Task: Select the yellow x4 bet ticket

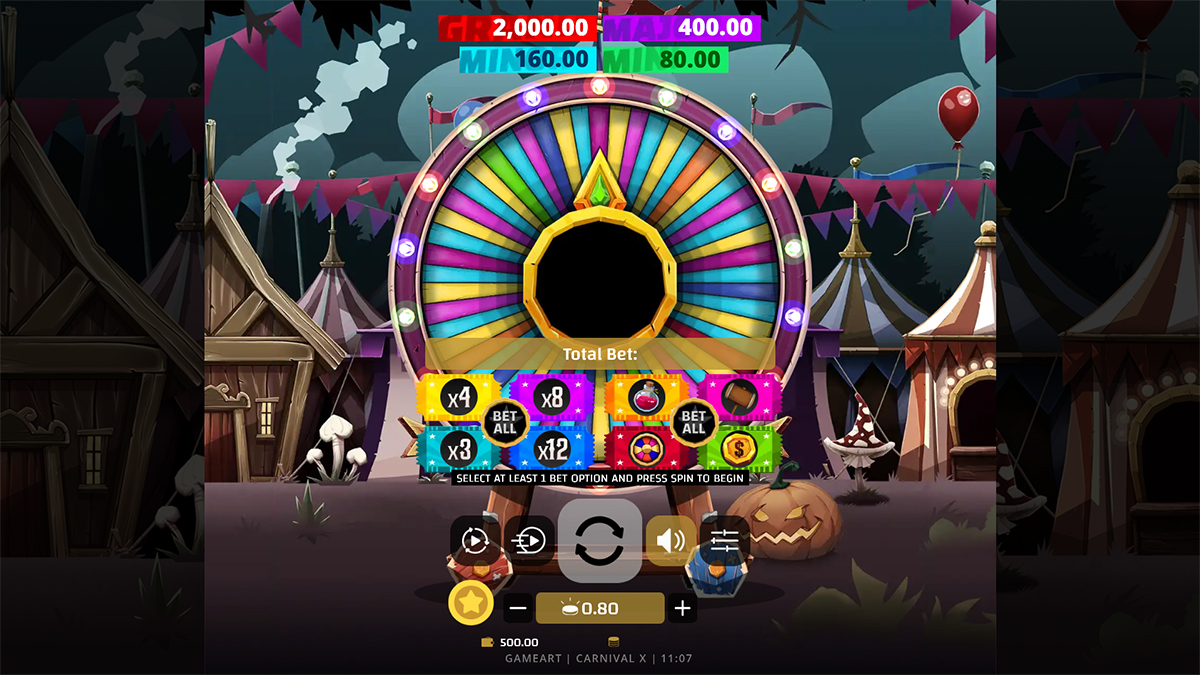Action: 456,398
